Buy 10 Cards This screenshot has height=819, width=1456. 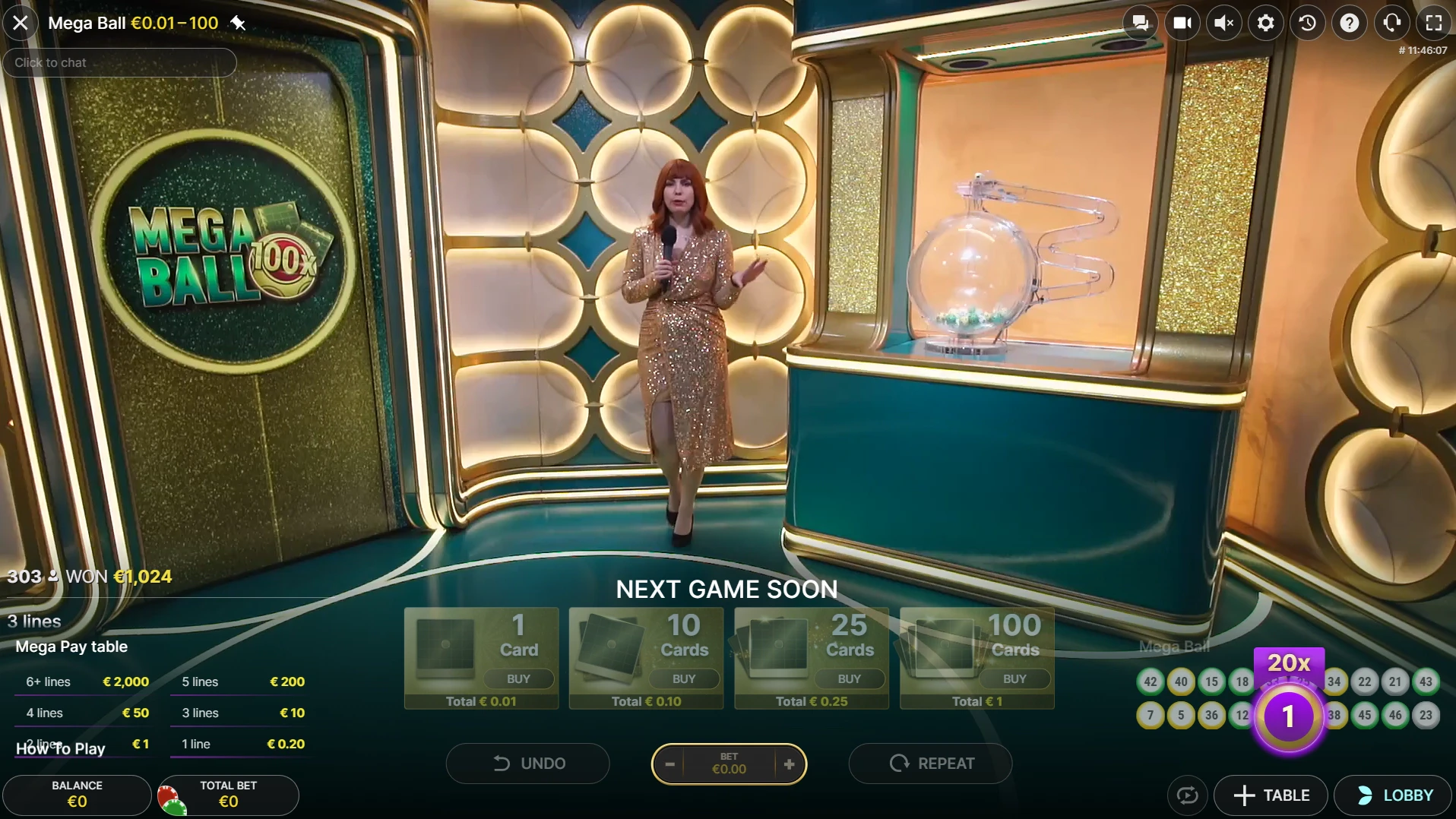(683, 678)
